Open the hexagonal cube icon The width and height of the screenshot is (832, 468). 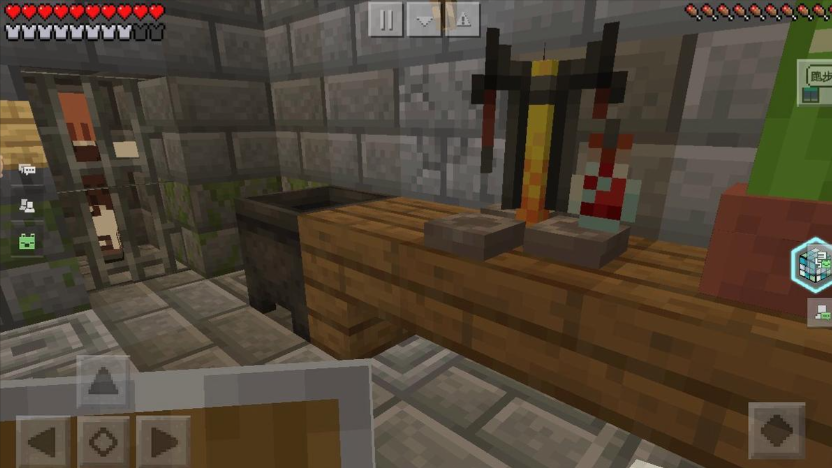pos(812,264)
